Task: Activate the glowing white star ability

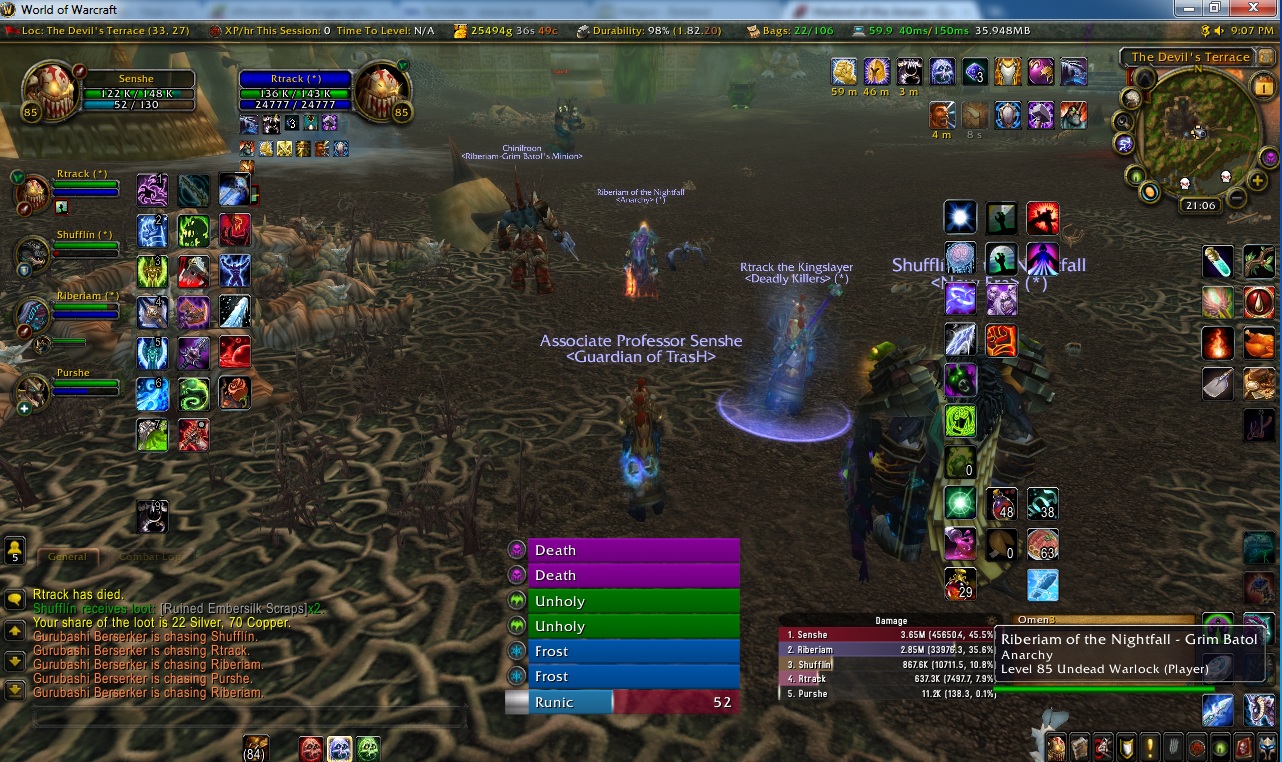Action: [960, 217]
